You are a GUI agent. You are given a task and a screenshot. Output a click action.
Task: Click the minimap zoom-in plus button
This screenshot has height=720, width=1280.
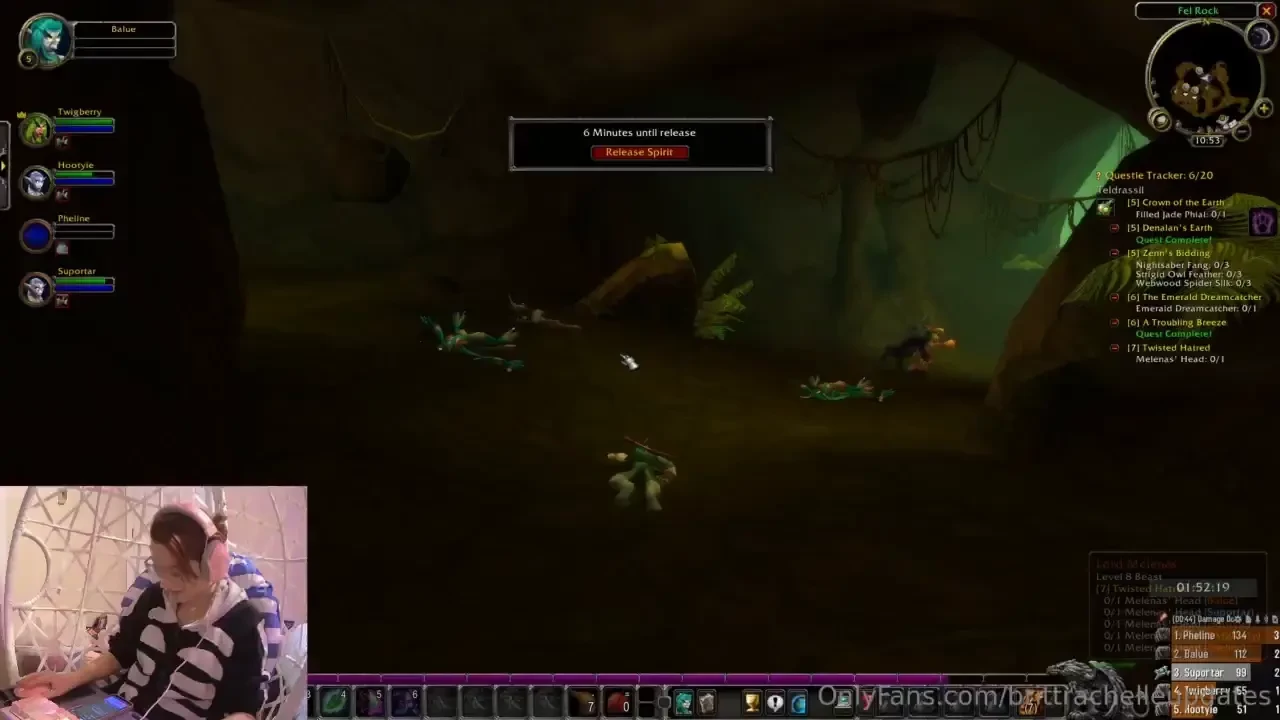(x=1263, y=108)
